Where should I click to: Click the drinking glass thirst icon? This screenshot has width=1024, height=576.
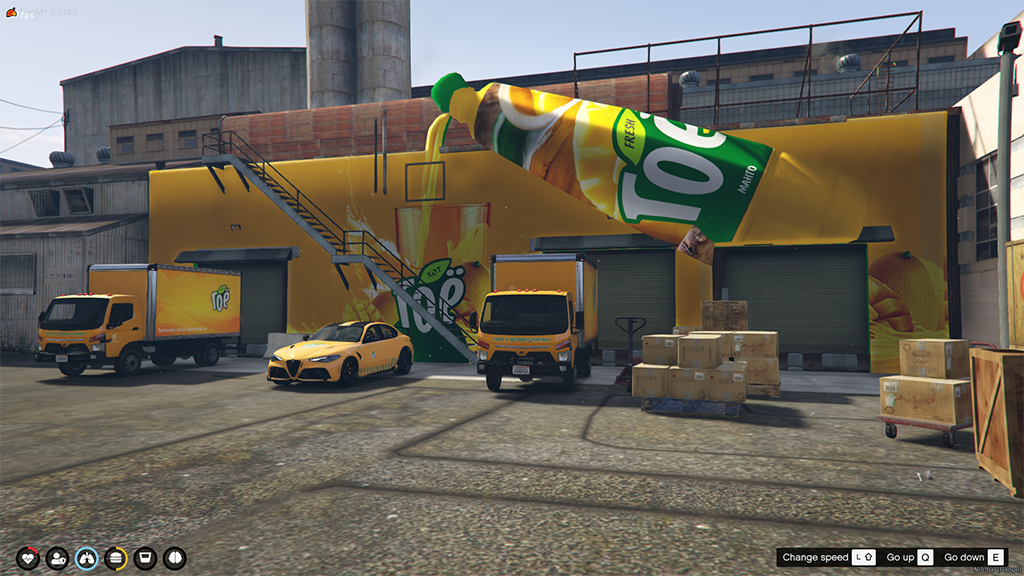pyautogui.click(x=145, y=558)
